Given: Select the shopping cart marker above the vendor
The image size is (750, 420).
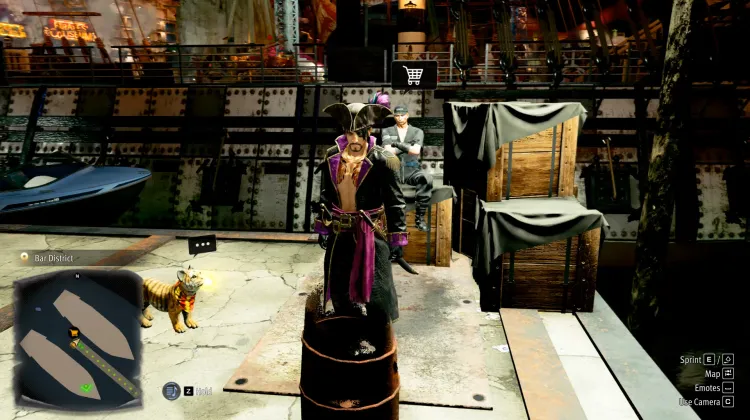Looking at the screenshot, I should pos(413,75).
